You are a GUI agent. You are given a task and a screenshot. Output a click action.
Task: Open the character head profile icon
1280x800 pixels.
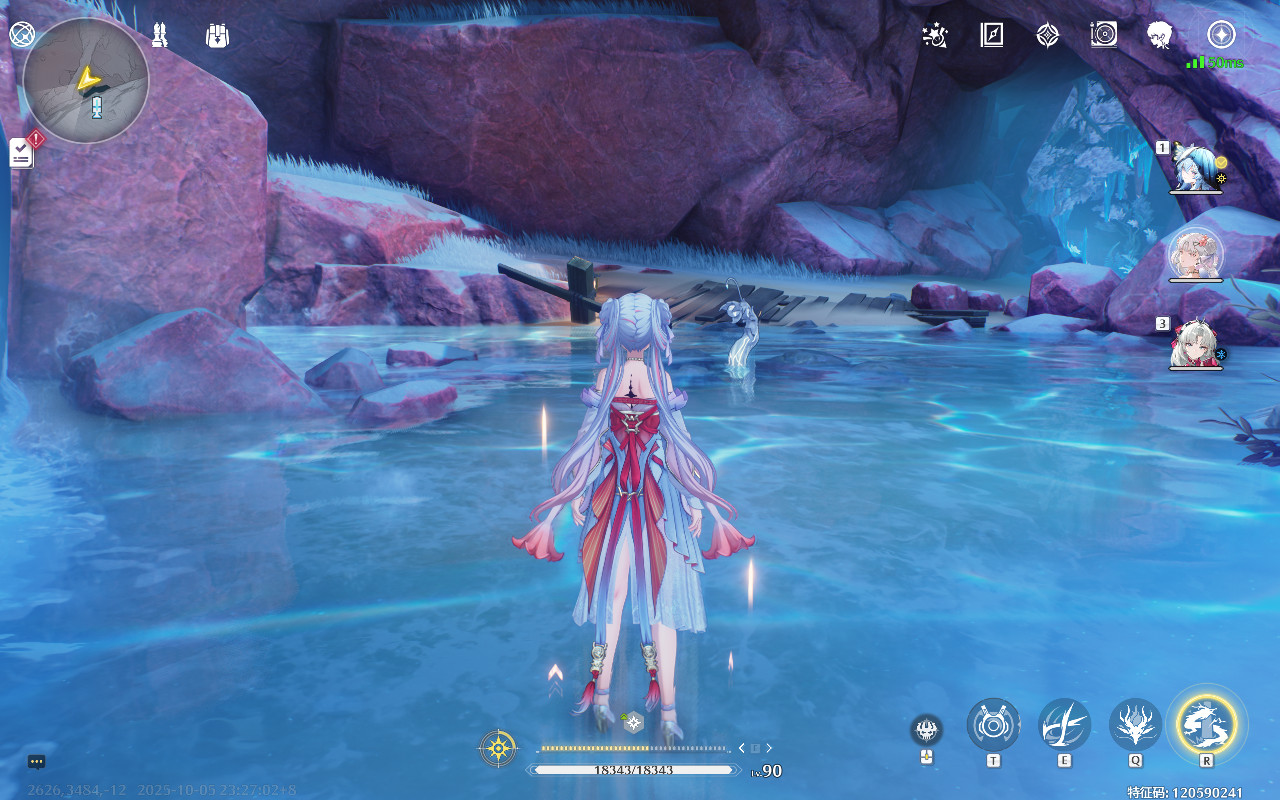click(1160, 36)
